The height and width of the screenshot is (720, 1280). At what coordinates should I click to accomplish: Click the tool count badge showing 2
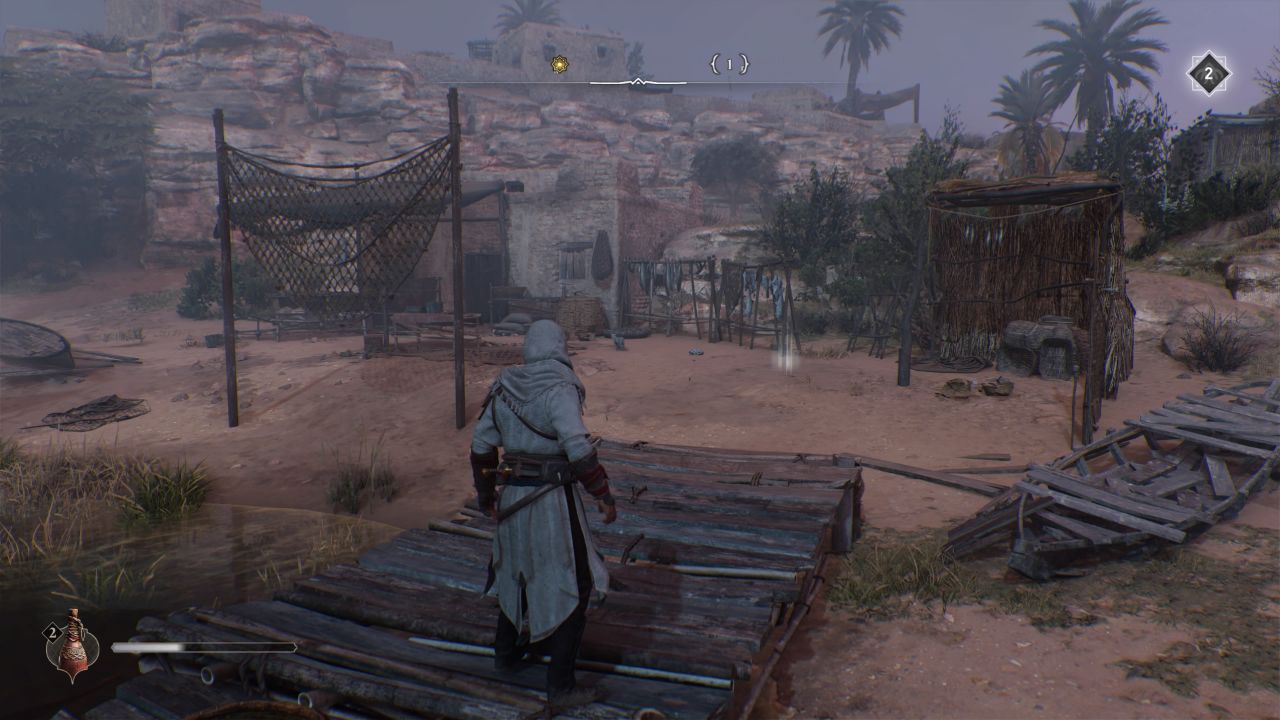(x=52, y=632)
